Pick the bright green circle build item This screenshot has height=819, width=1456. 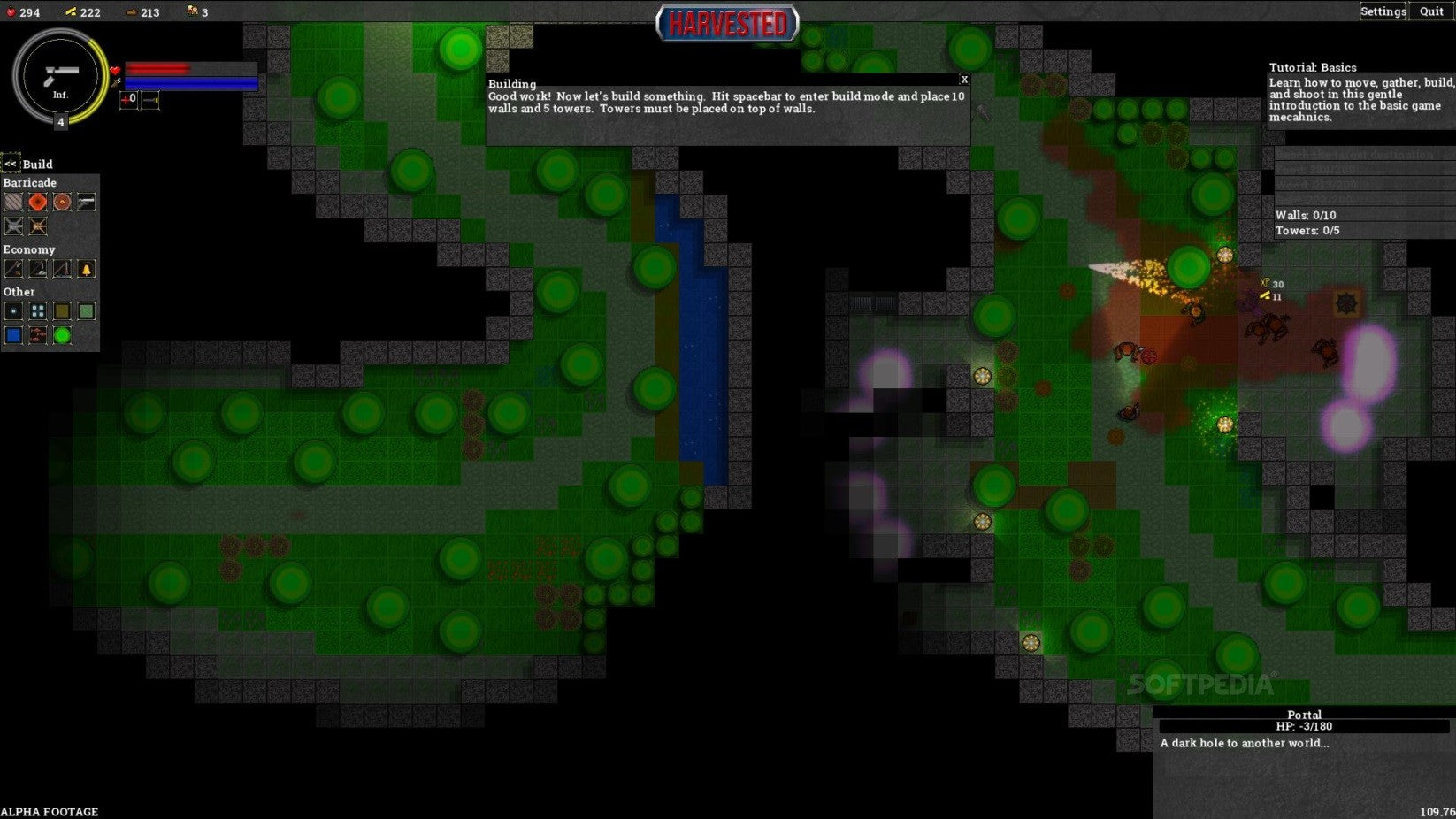click(62, 335)
